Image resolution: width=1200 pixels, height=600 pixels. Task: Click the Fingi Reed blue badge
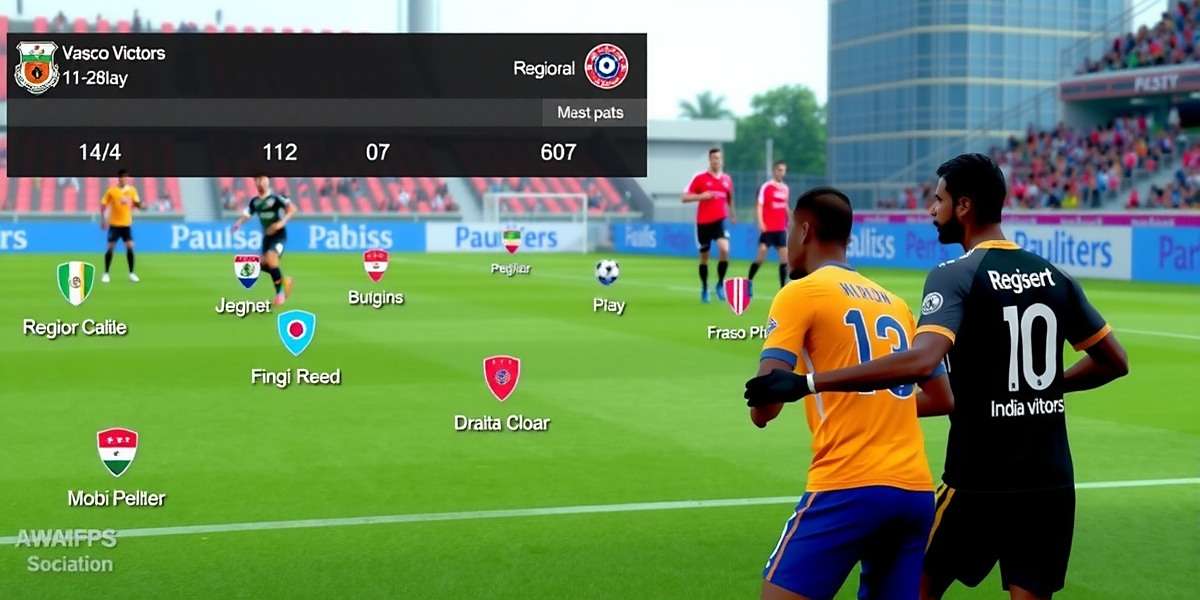[x=296, y=332]
